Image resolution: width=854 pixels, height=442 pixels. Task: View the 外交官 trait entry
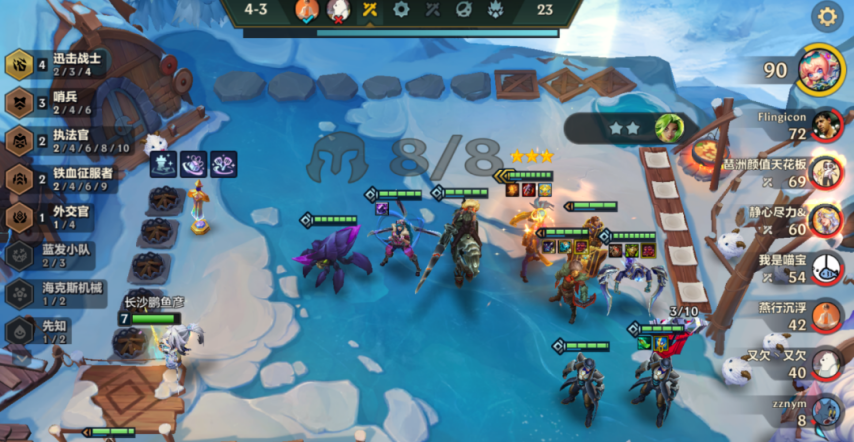55,217
